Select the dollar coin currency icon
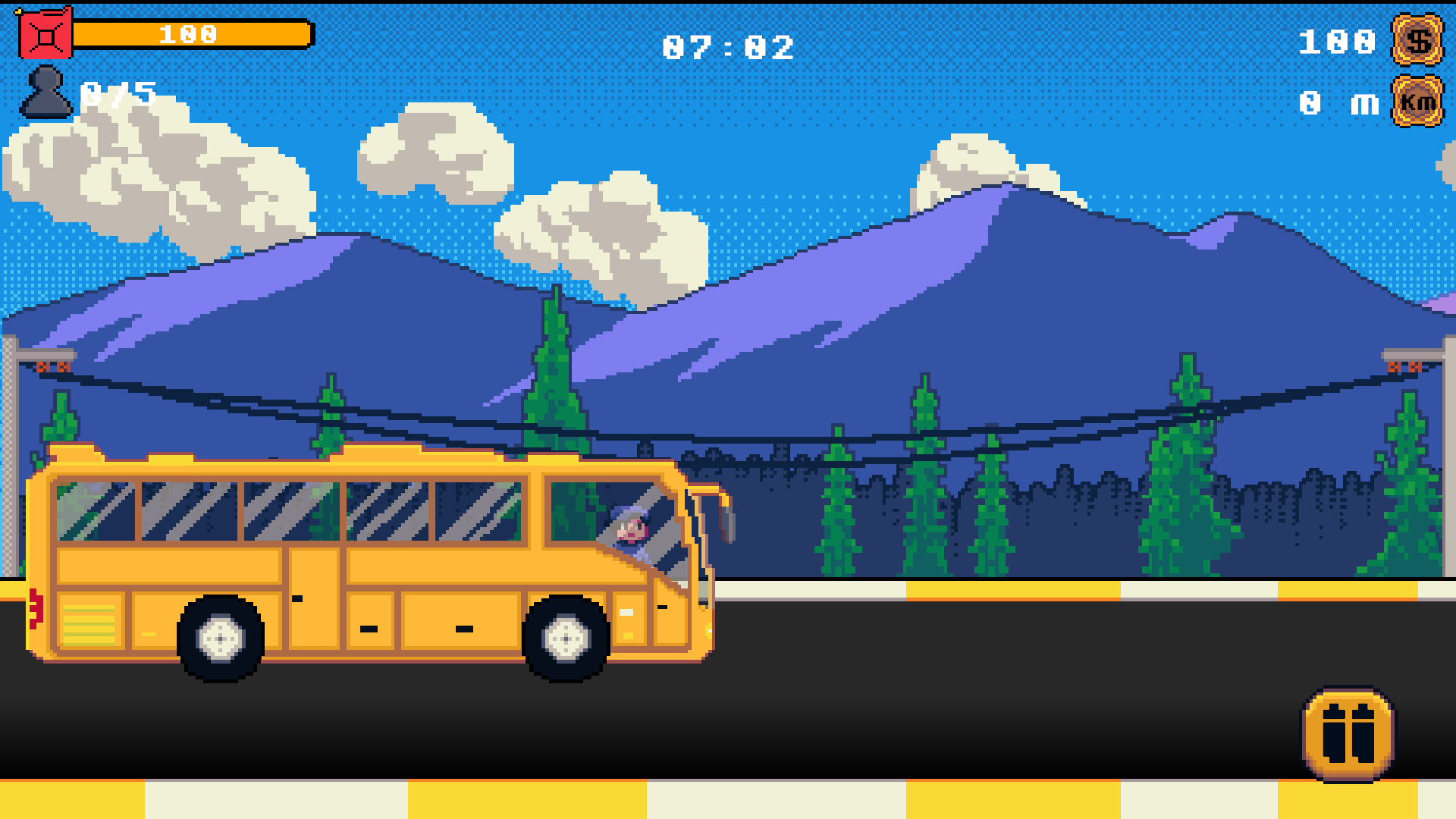The width and height of the screenshot is (1456, 819). 1417,43
